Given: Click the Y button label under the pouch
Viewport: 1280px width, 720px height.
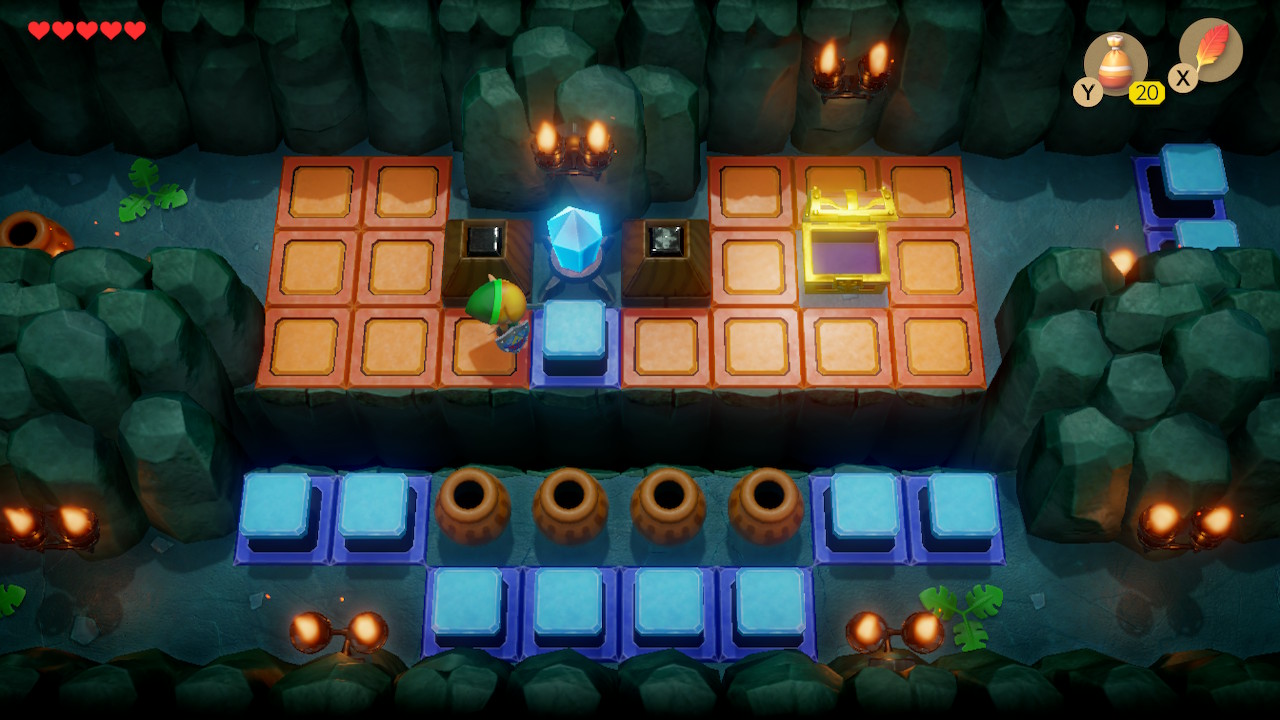Looking at the screenshot, I should [1086, 90].
